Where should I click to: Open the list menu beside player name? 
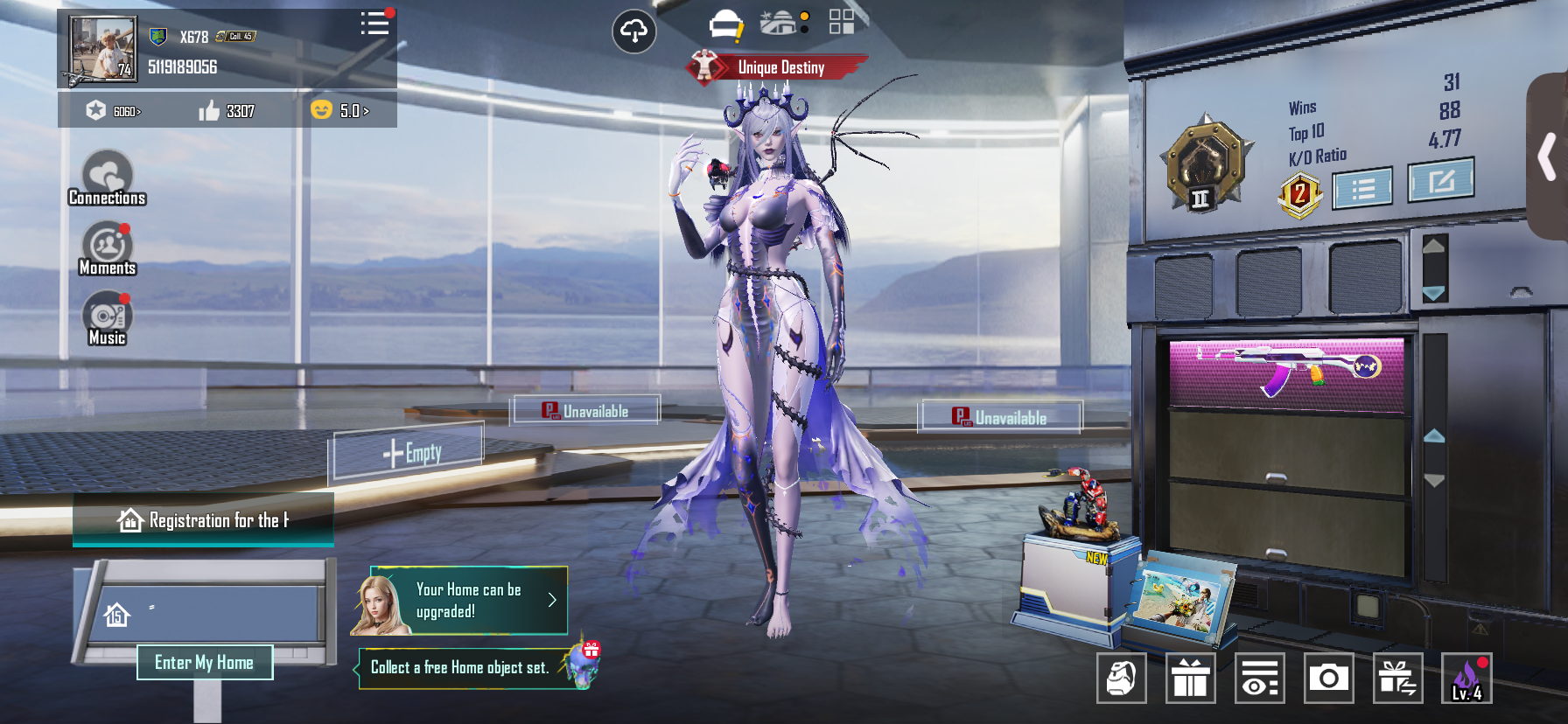[x=374, y=24]
